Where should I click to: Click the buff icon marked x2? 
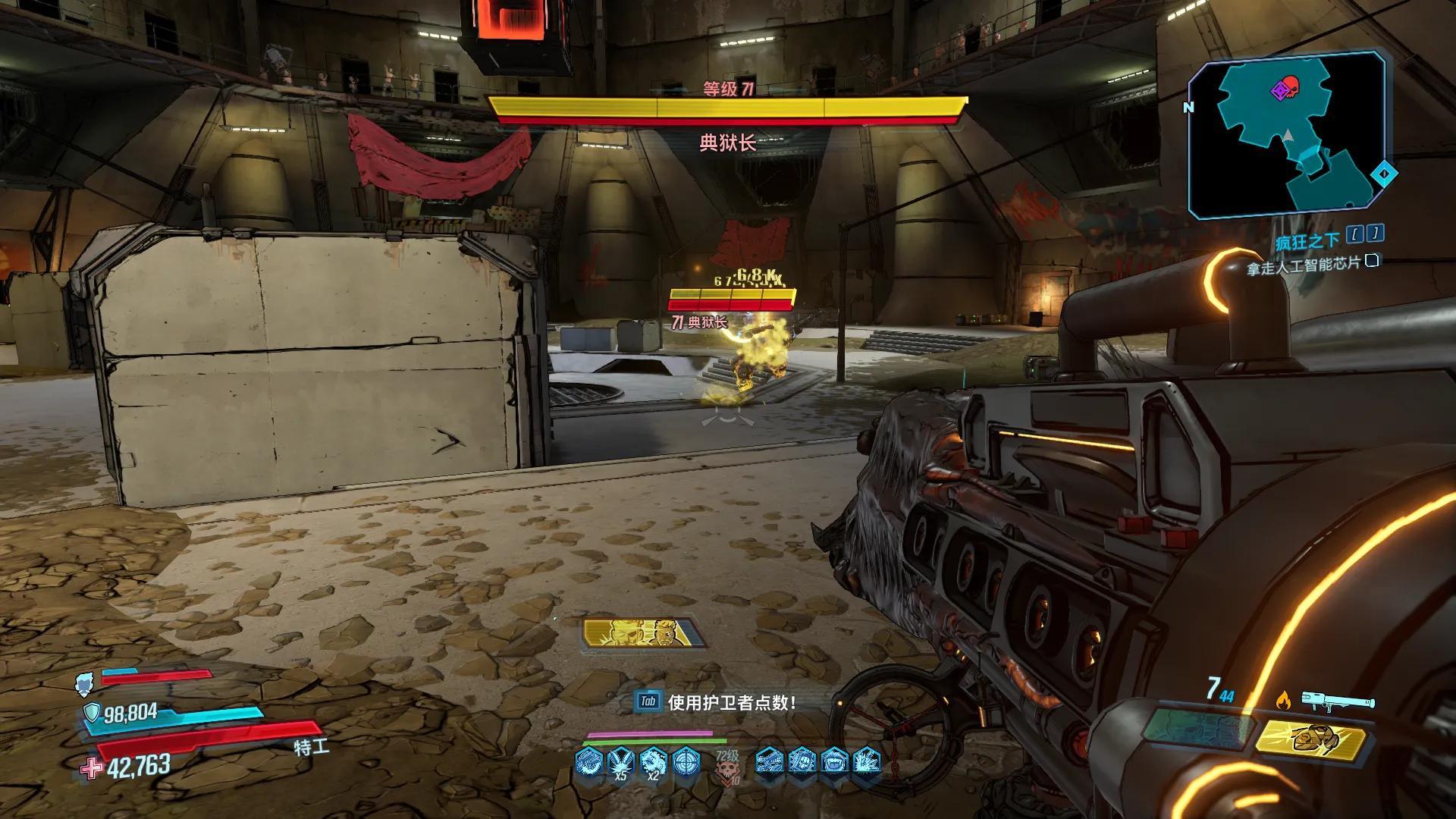654,760
